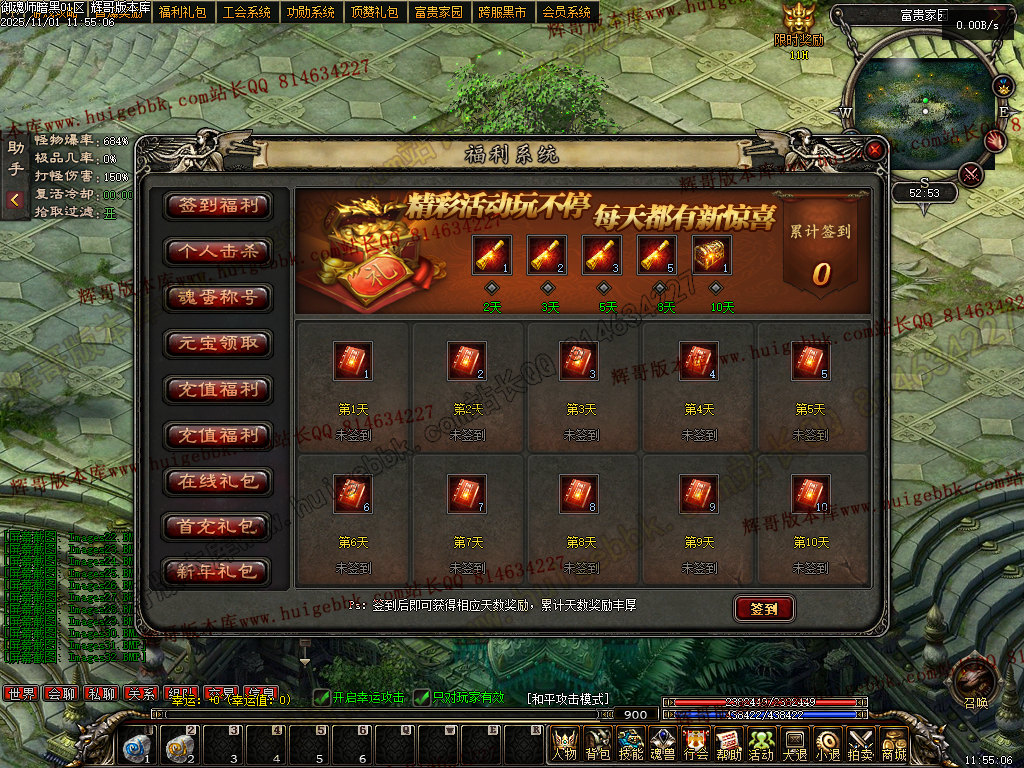
Task: Switch to the 个人击杀 tab
Action: [218, 252]
